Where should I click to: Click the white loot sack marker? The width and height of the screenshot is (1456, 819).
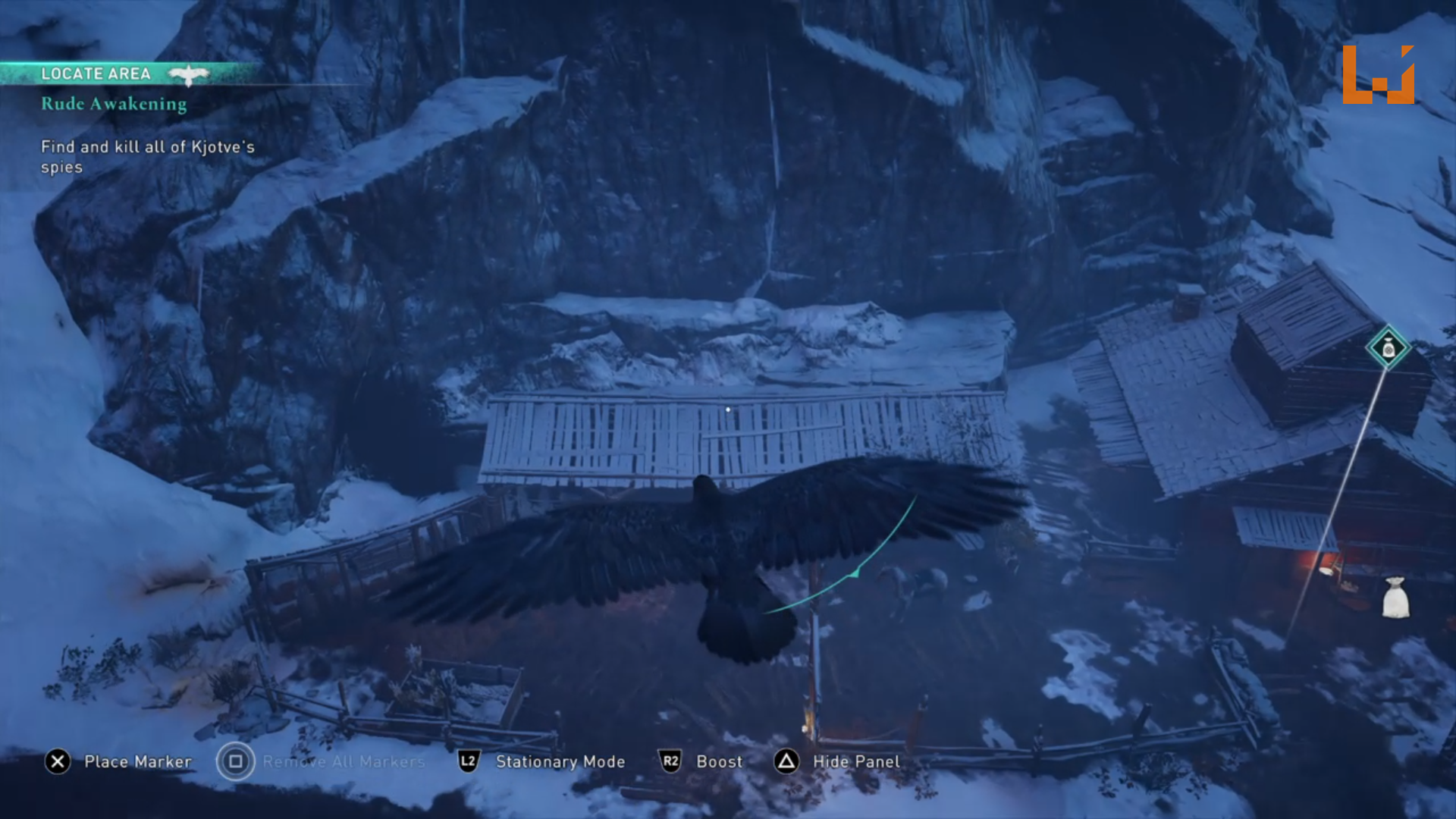coord(1395,598)
